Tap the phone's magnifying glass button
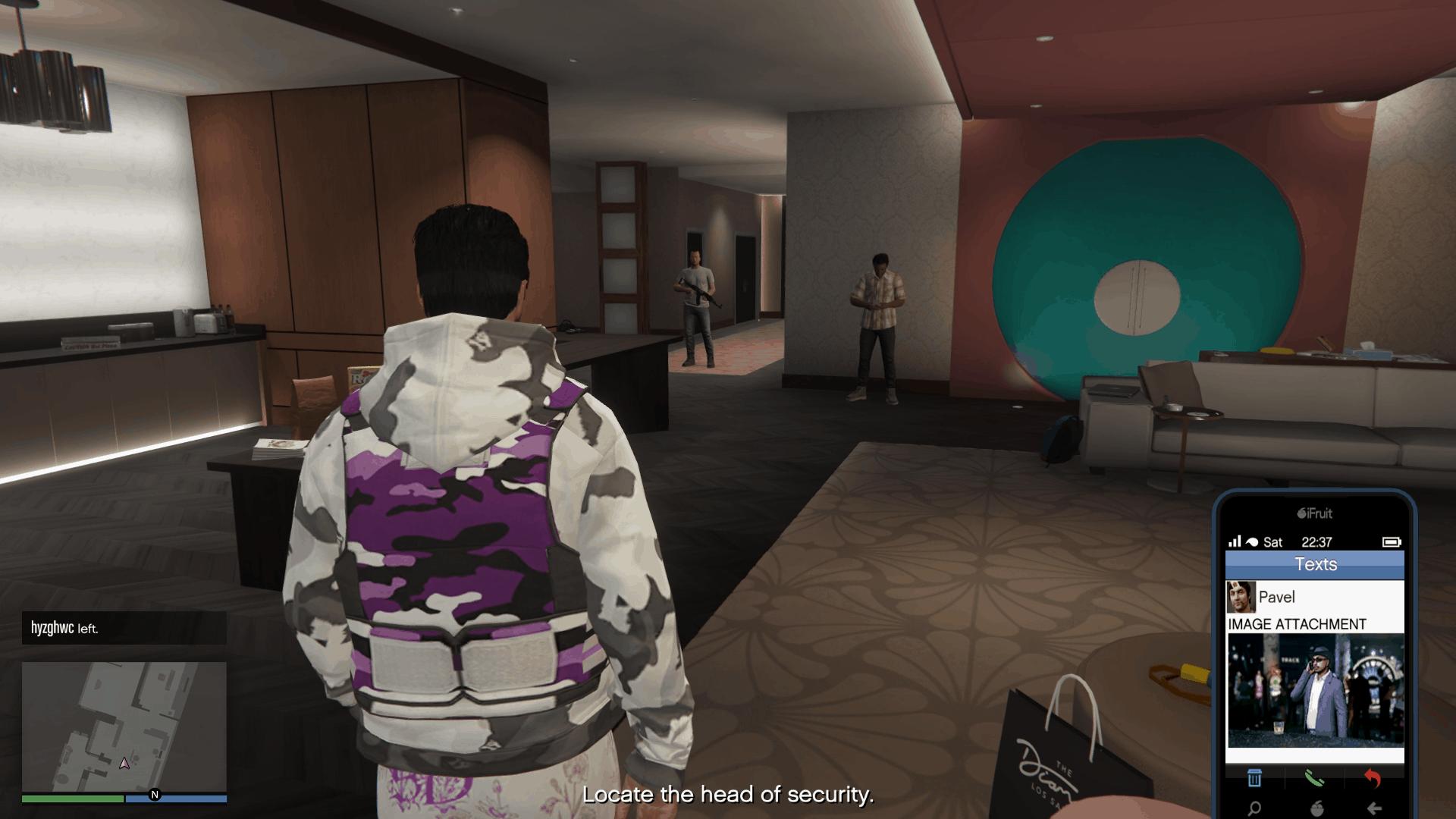The image size is (1456, 819). (1255, 808)
